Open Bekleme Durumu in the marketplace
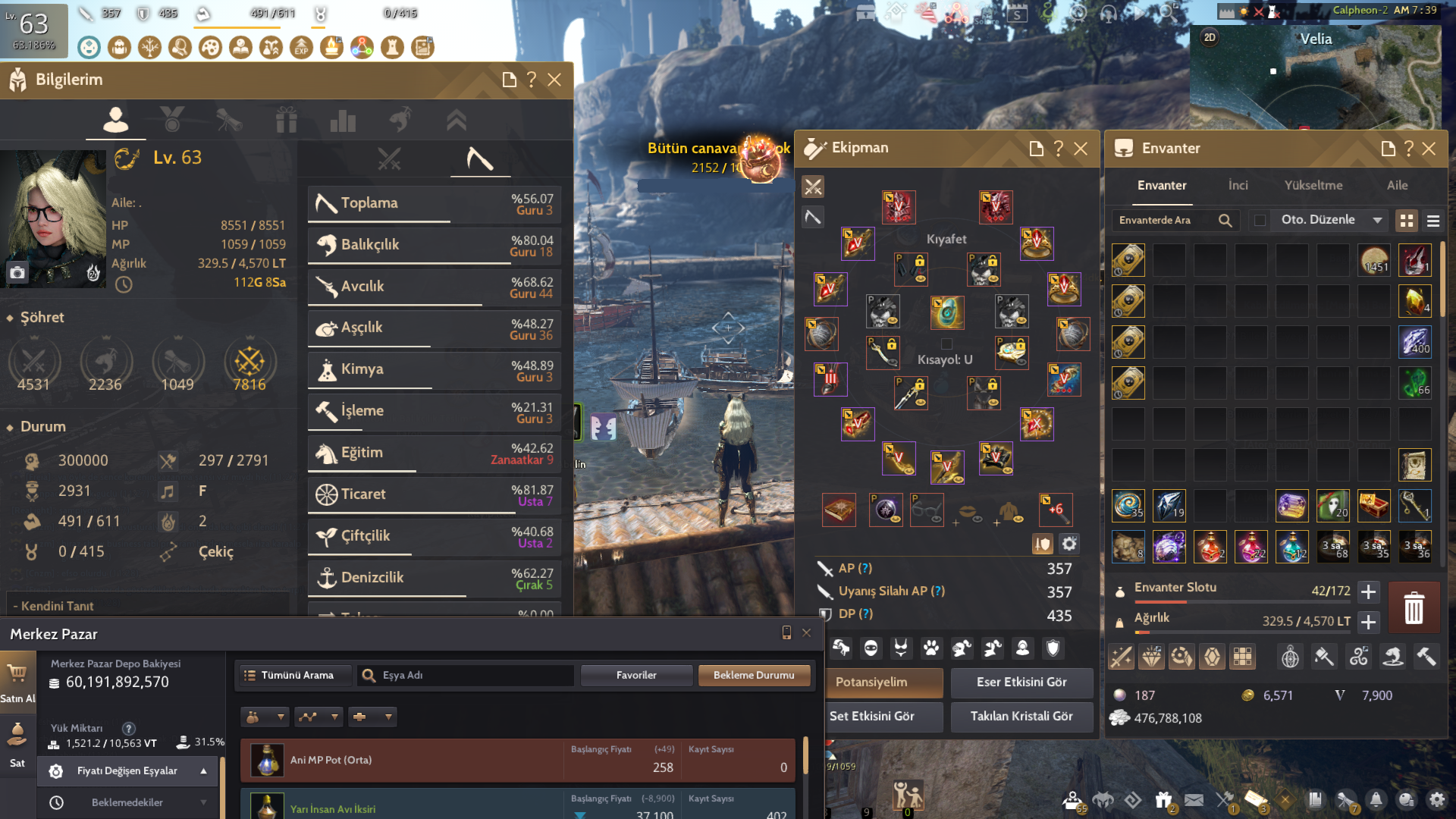The image size is (1456, 819). (x=754, y=675)
